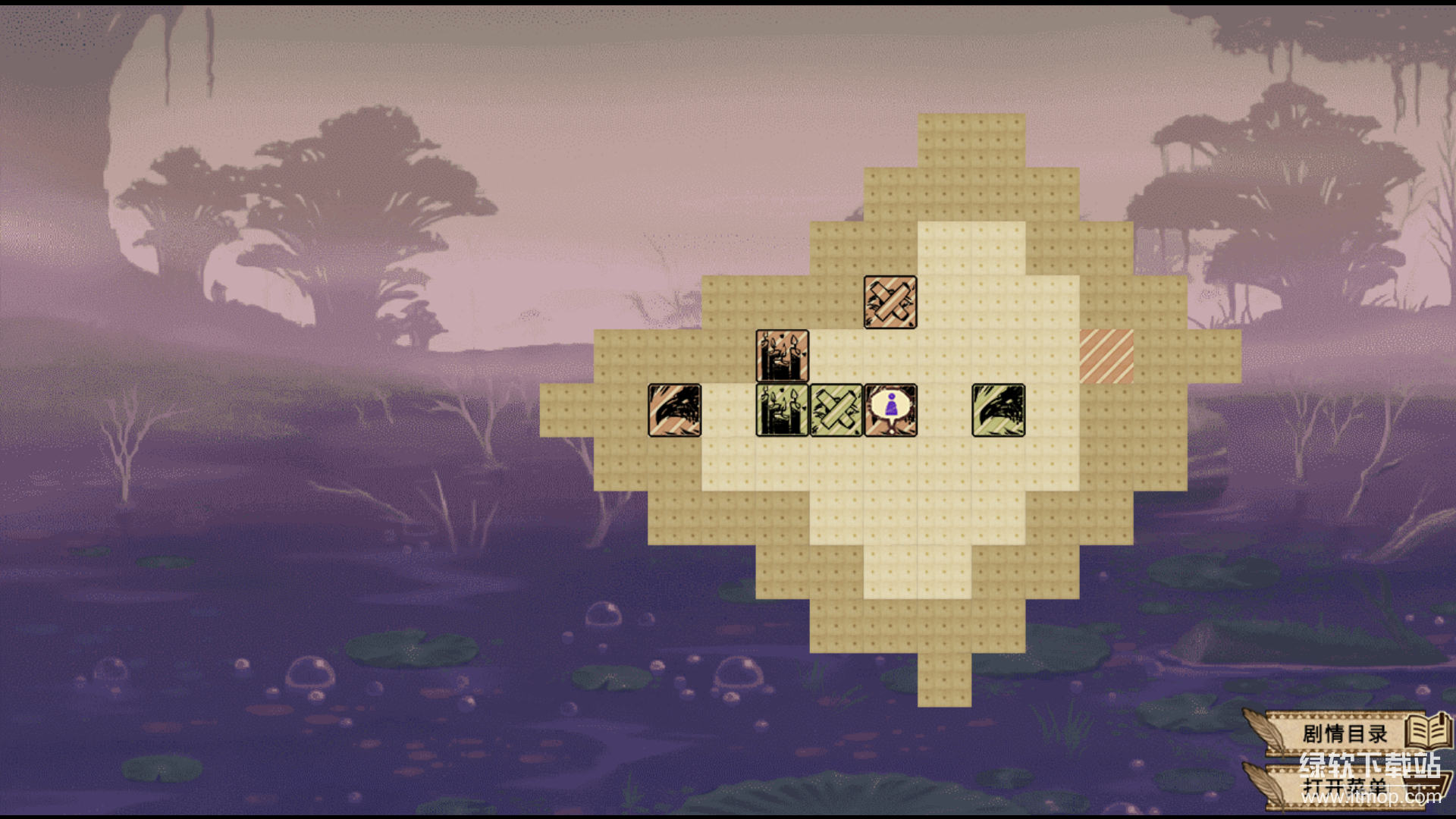Click the orange candles card tile
This screenshot has width=1456, height=819.
click(x=782, y=355)
